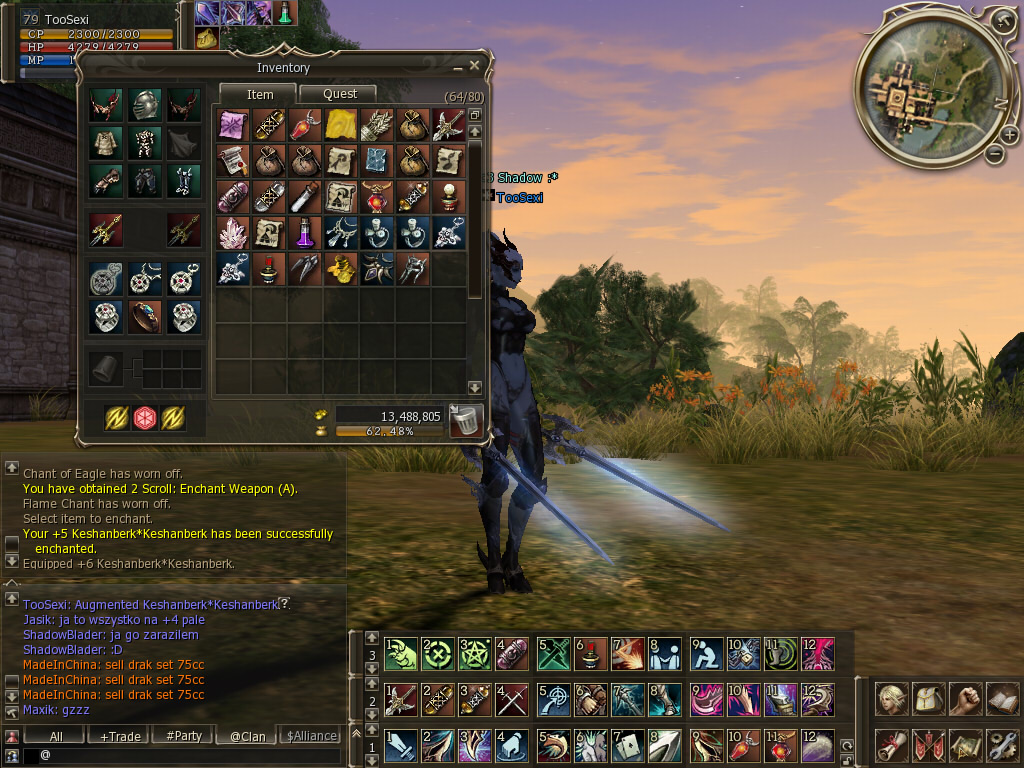Select the $Alliance chat tab
Image resolution: width=1024 pixels, height=768 pixels.
point(311,736)
